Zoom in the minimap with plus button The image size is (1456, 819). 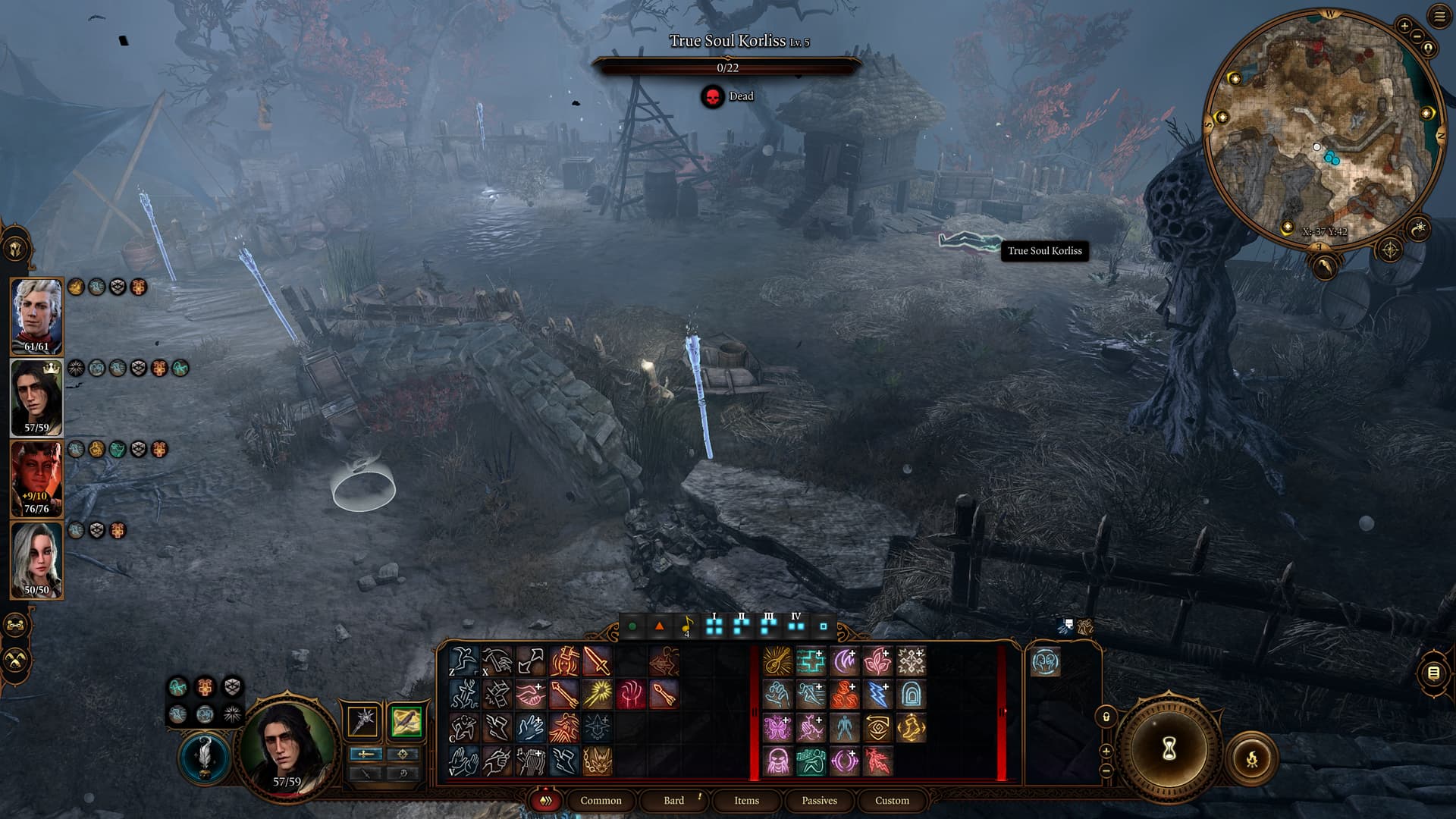[1404, 27]
